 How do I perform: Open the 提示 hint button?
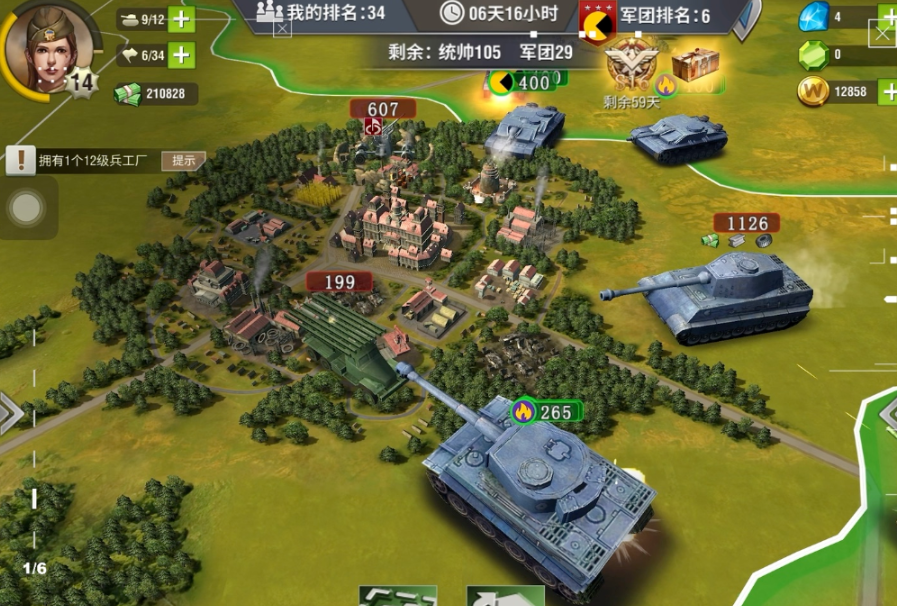click(183, 160)
